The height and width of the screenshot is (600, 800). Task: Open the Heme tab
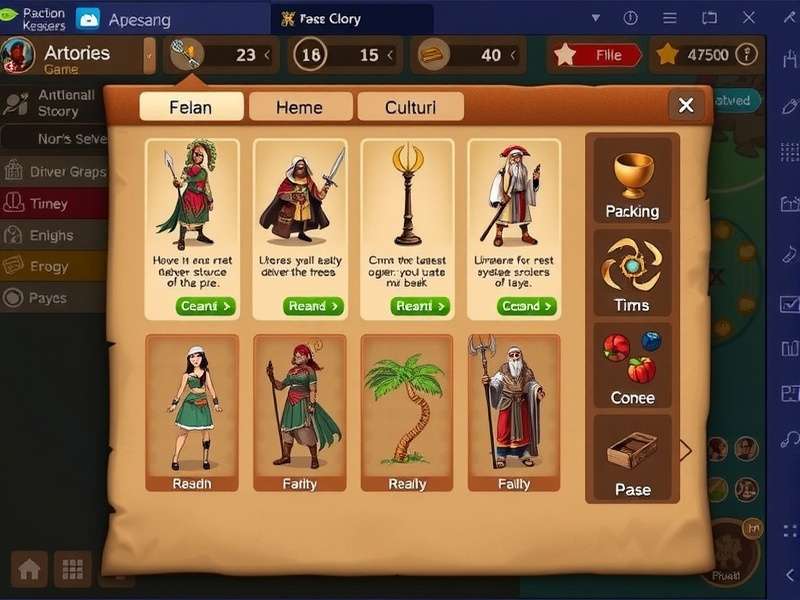coord(300,107)
